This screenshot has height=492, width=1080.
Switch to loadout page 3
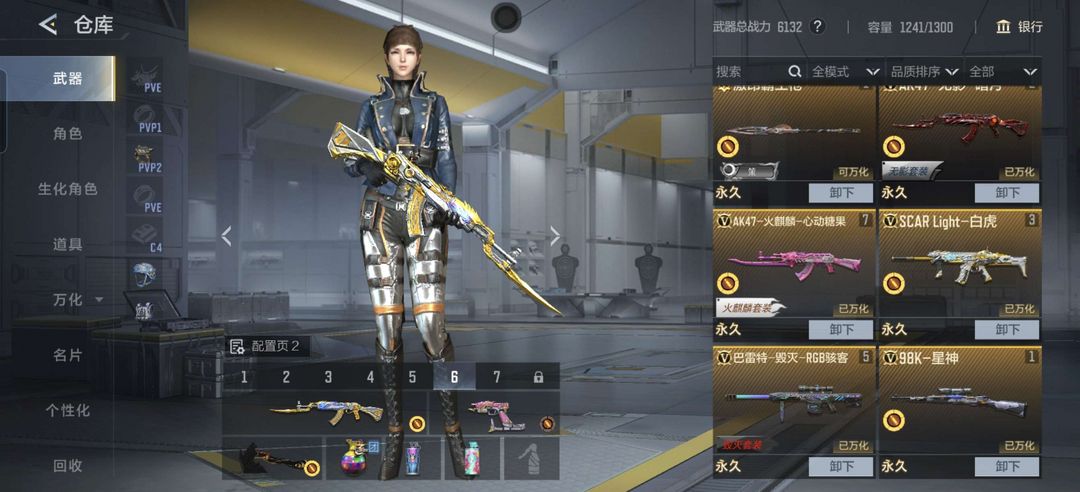tap(328, 377)
